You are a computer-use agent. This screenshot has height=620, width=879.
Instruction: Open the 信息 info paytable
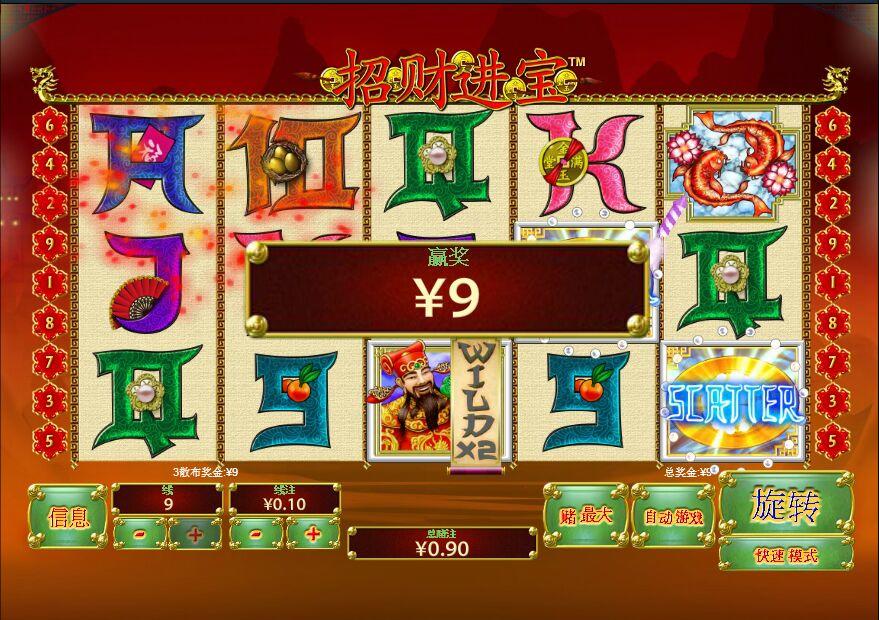click(67, 517)
